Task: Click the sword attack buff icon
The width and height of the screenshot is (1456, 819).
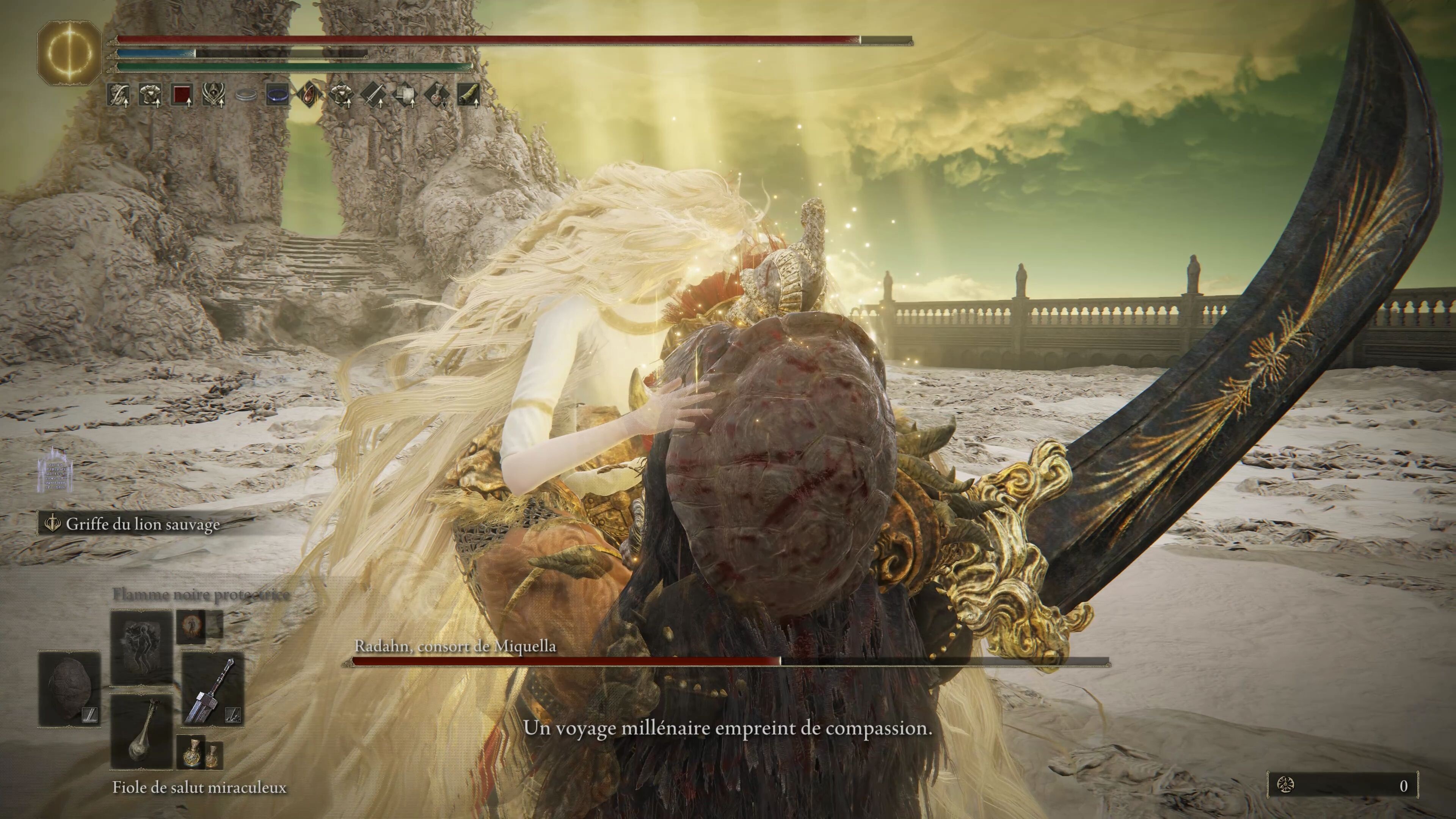Action: 373,95
